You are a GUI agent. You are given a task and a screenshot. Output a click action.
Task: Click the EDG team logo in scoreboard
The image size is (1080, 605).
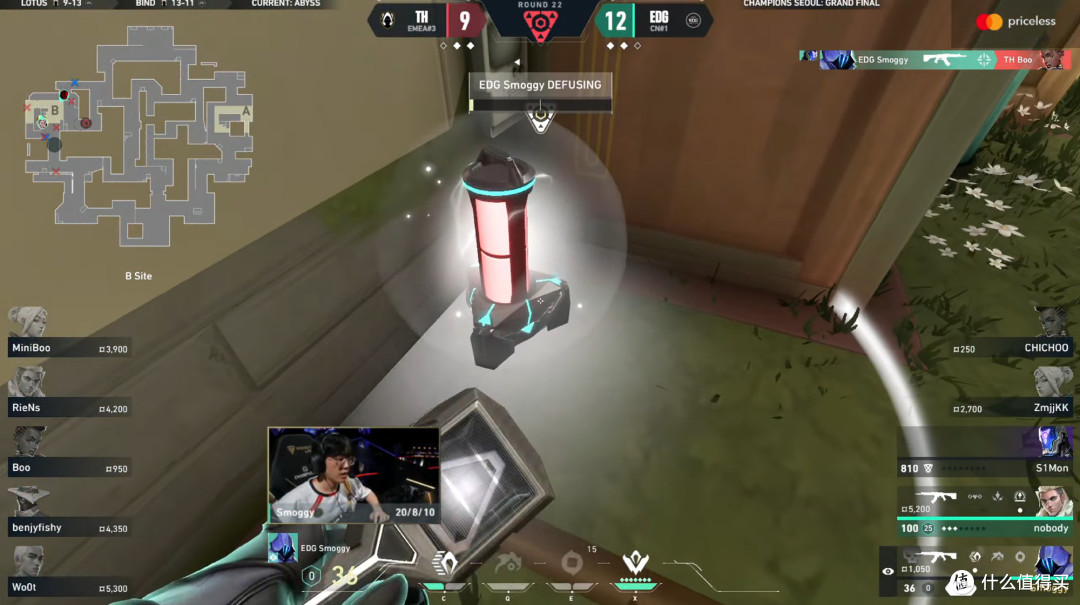(x=693, y=20)
